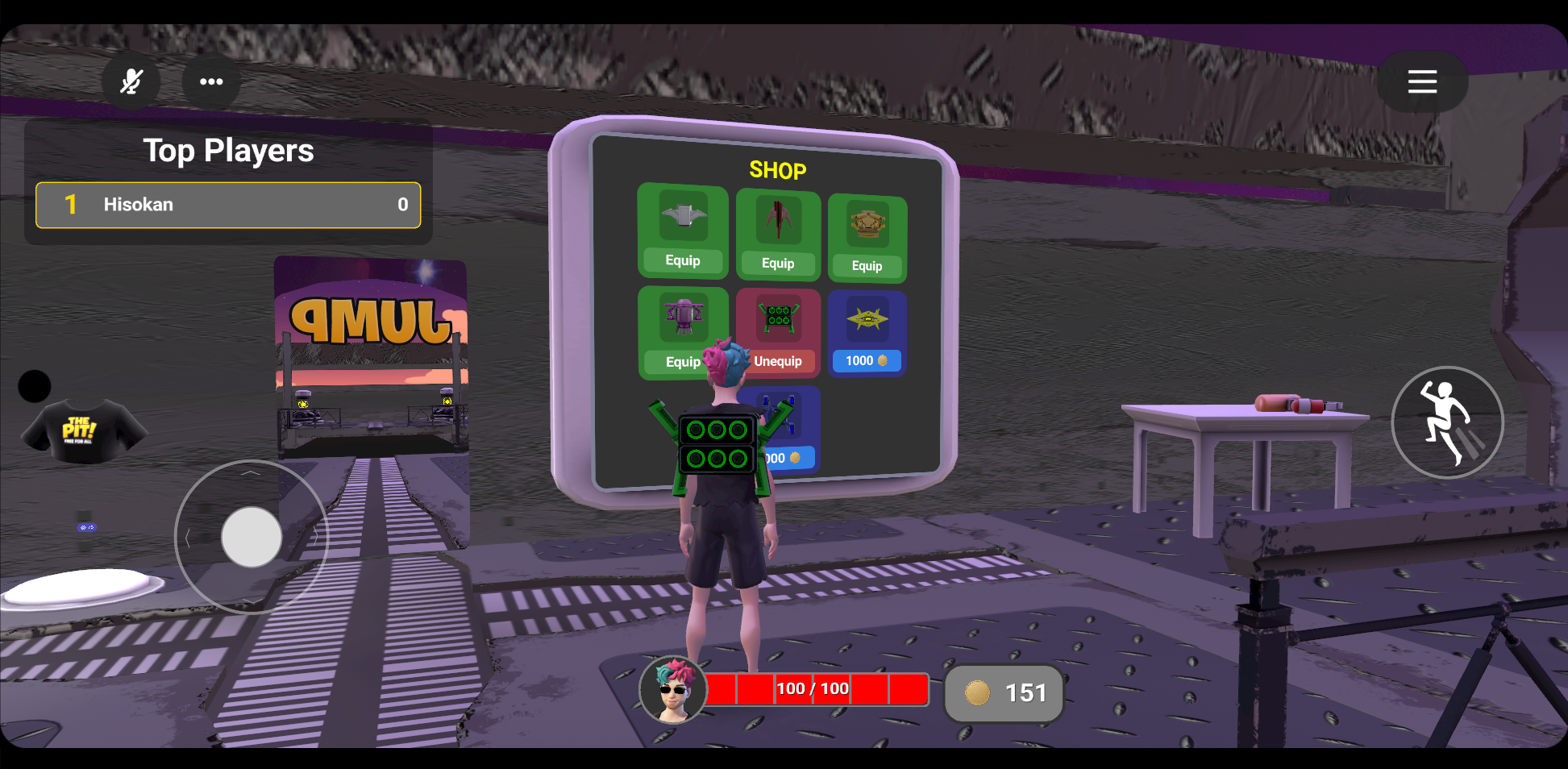Buy the yellow winged item for 1000

pyautogui.click(x=867, y=360)
